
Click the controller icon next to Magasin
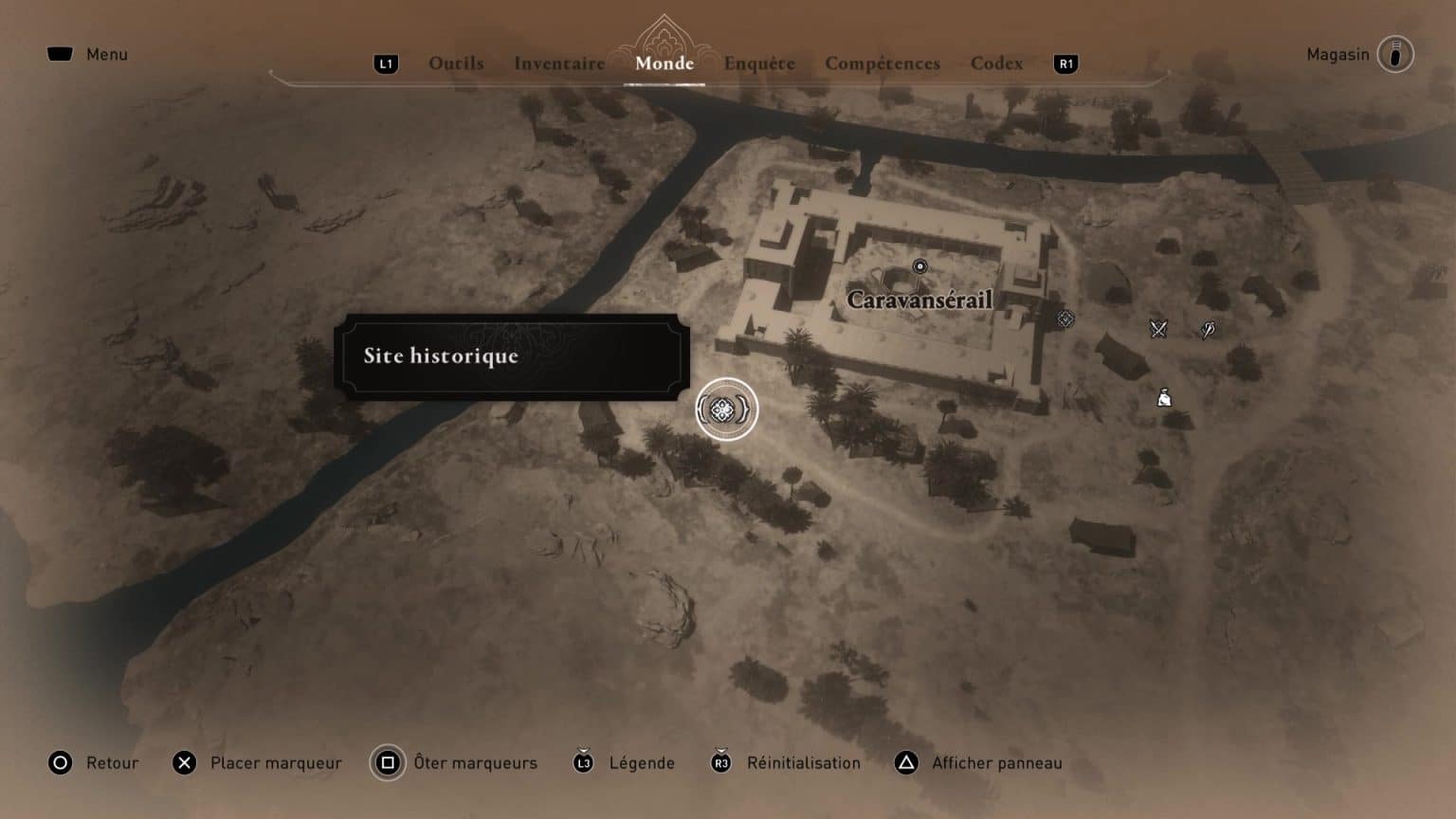click(x=1395, y=54)
